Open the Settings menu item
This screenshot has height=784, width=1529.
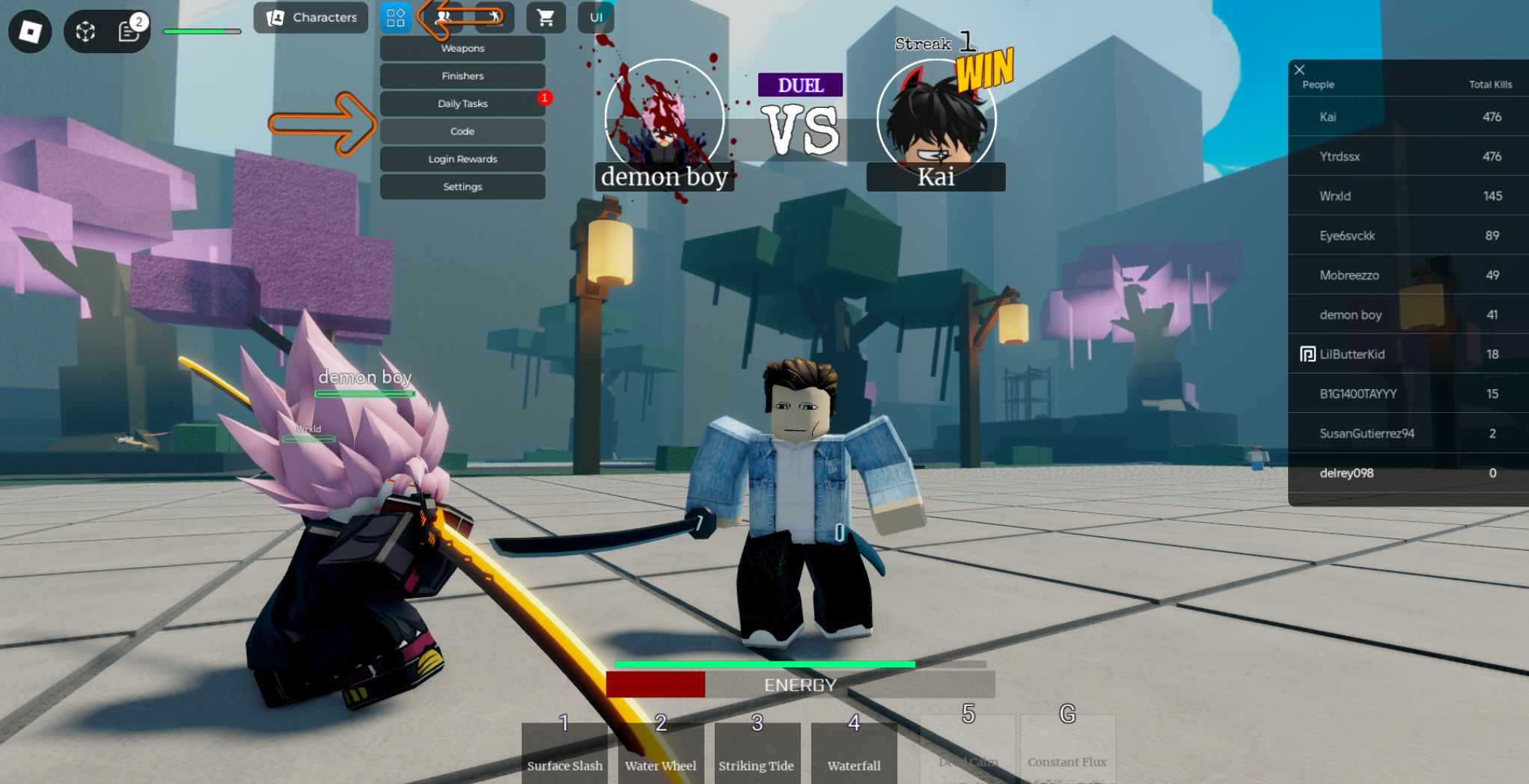click(x=462, y=186)
